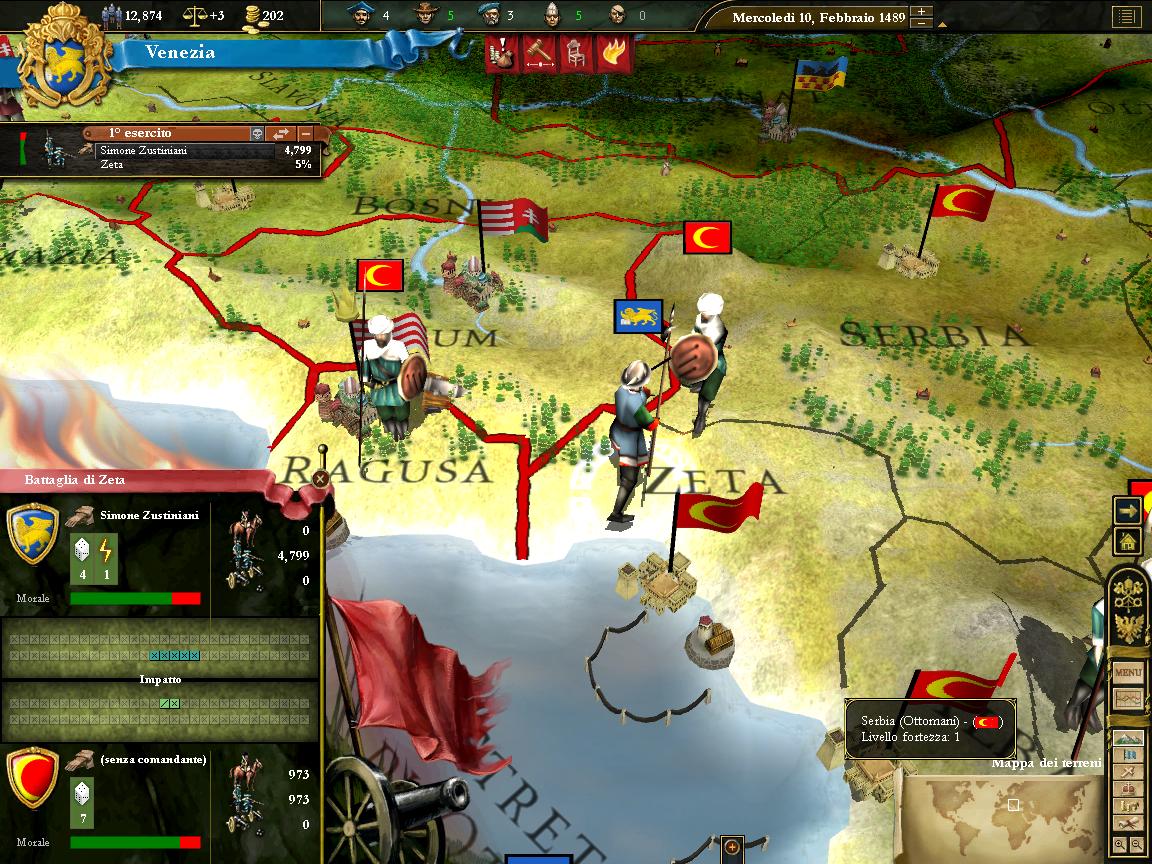
Task: Increase game speed with the plus button
Action: point(922,13)
